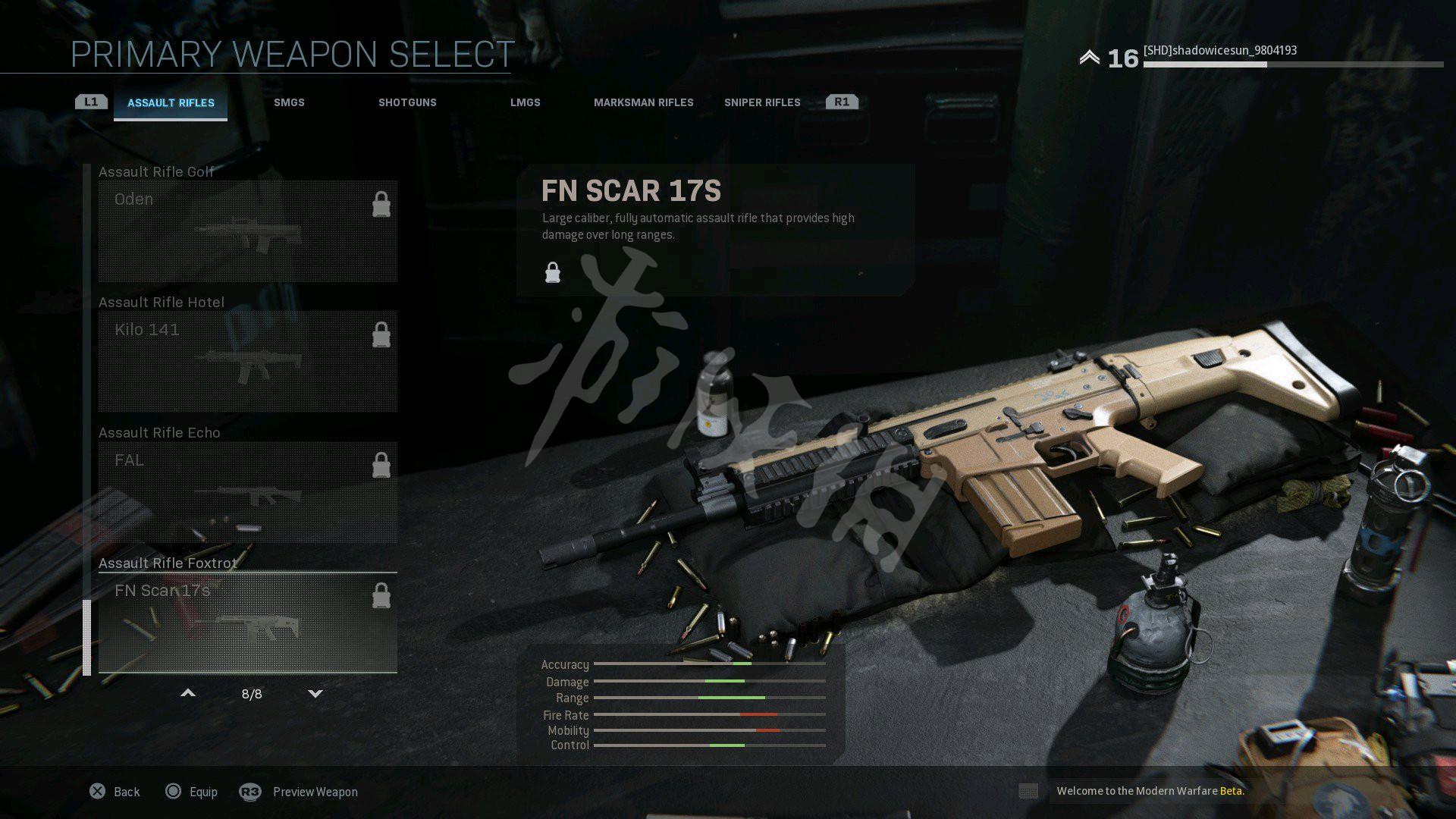Open the Sniper Rifles tab
This screenshot has width=1456, height=819.
pyautogui.click(x=761, y=102)
